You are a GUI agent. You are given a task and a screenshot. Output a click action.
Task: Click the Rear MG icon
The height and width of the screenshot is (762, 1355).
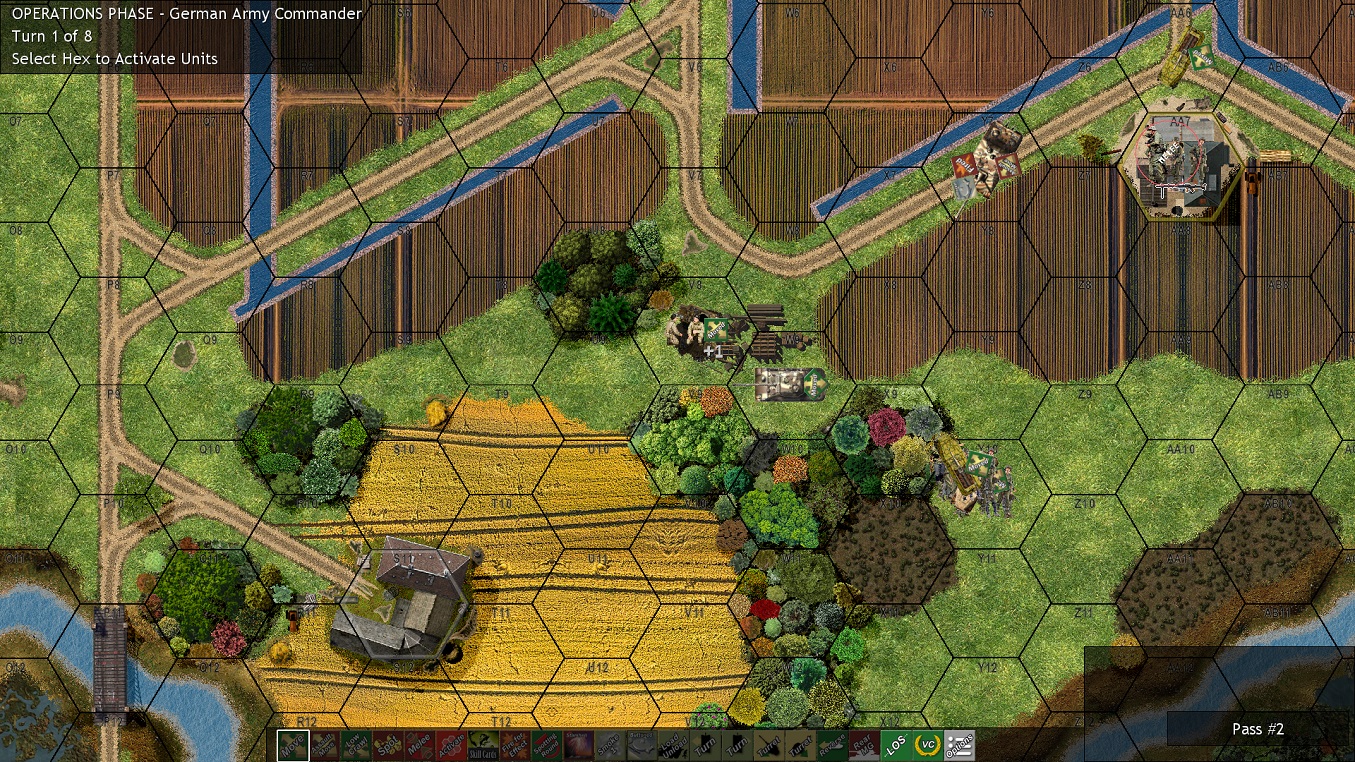tap(866, 744)
